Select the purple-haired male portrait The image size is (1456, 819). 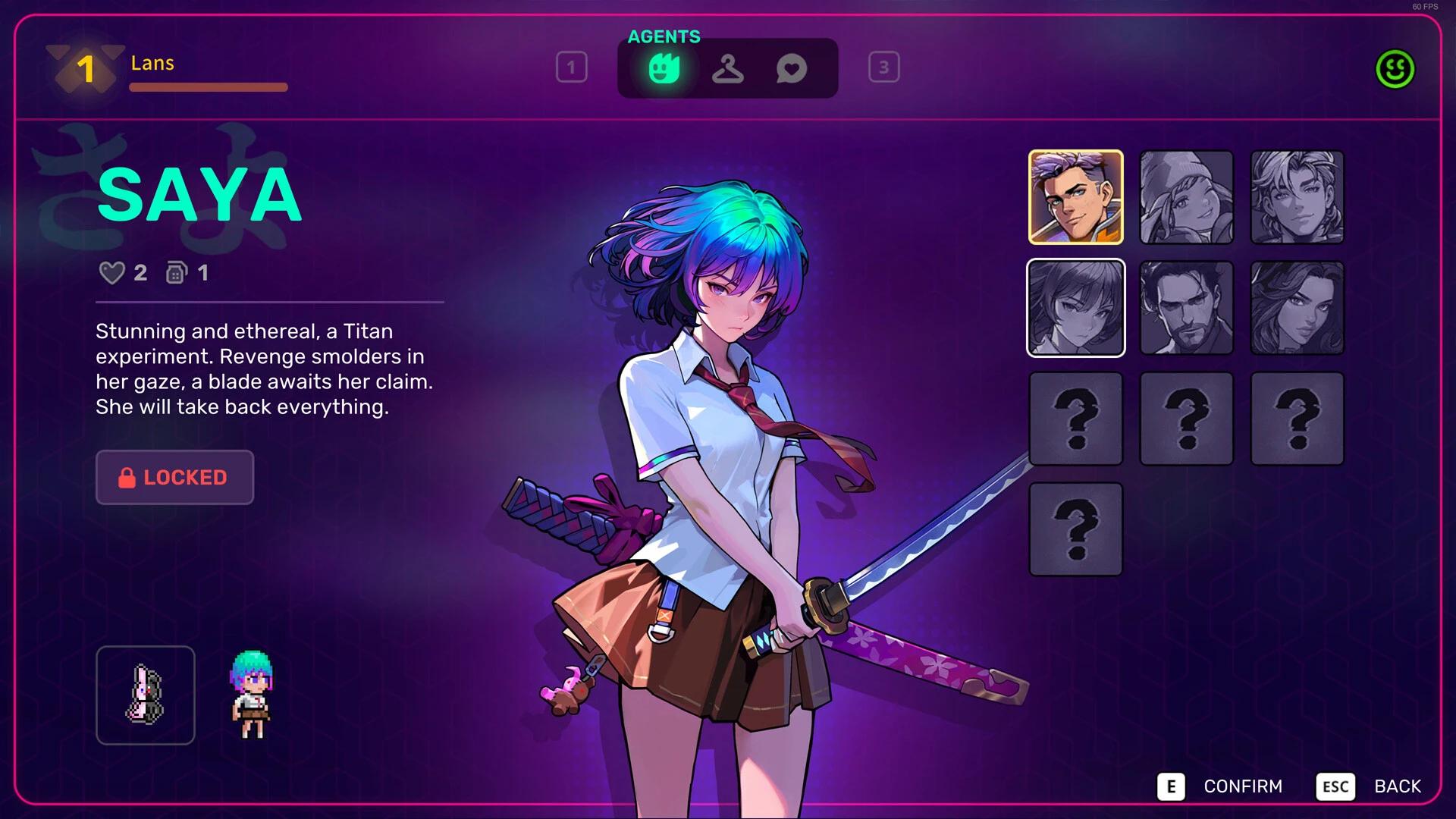click(x=1076, y=198)
